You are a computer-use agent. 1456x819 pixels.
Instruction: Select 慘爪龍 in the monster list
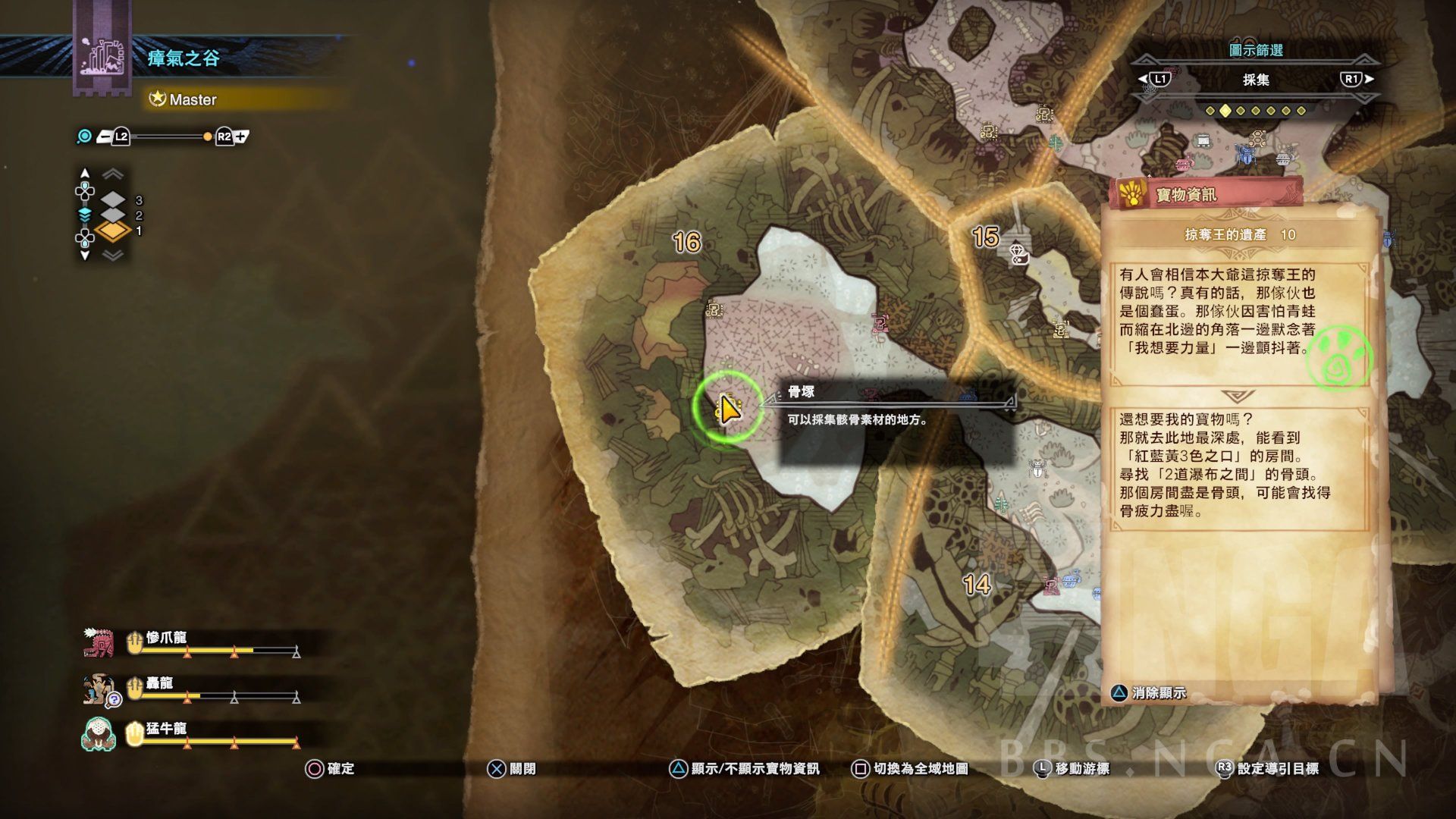coord(166,638)
